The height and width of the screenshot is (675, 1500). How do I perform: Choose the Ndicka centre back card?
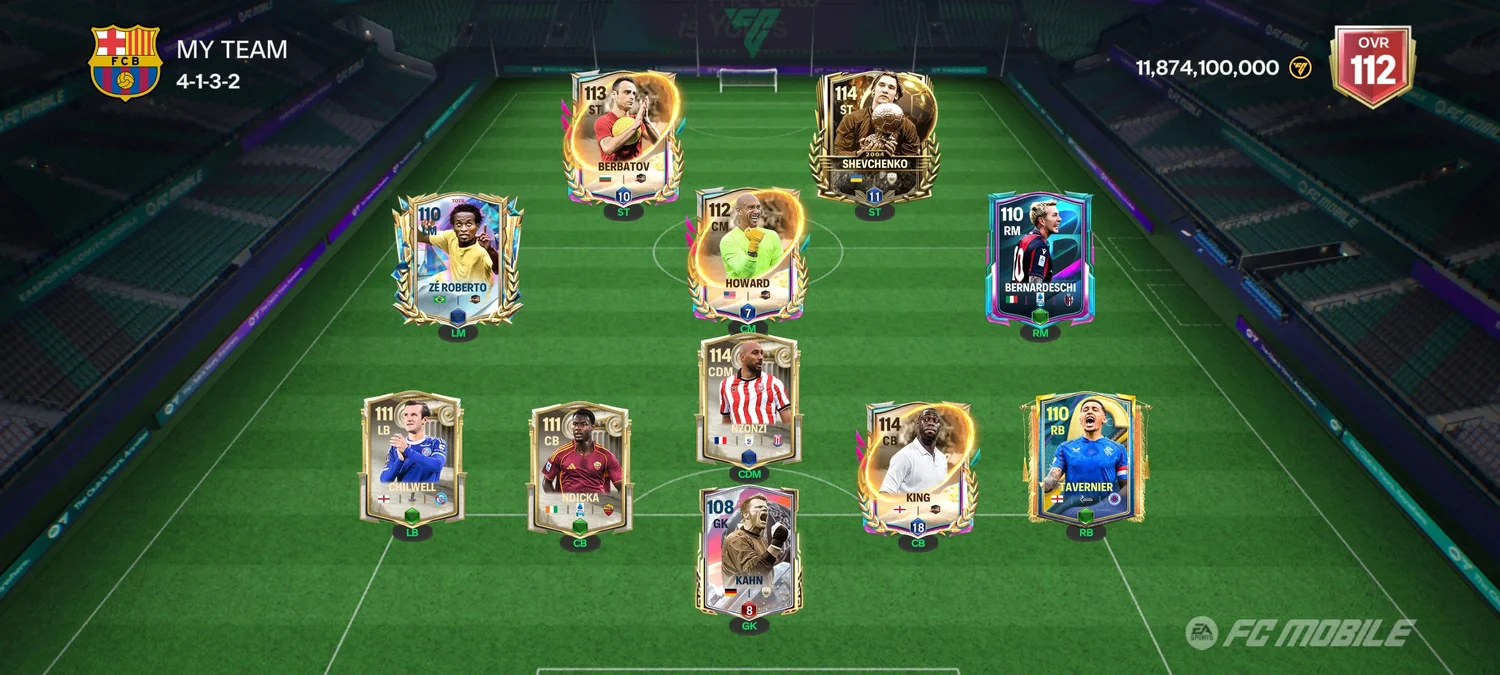580,468
